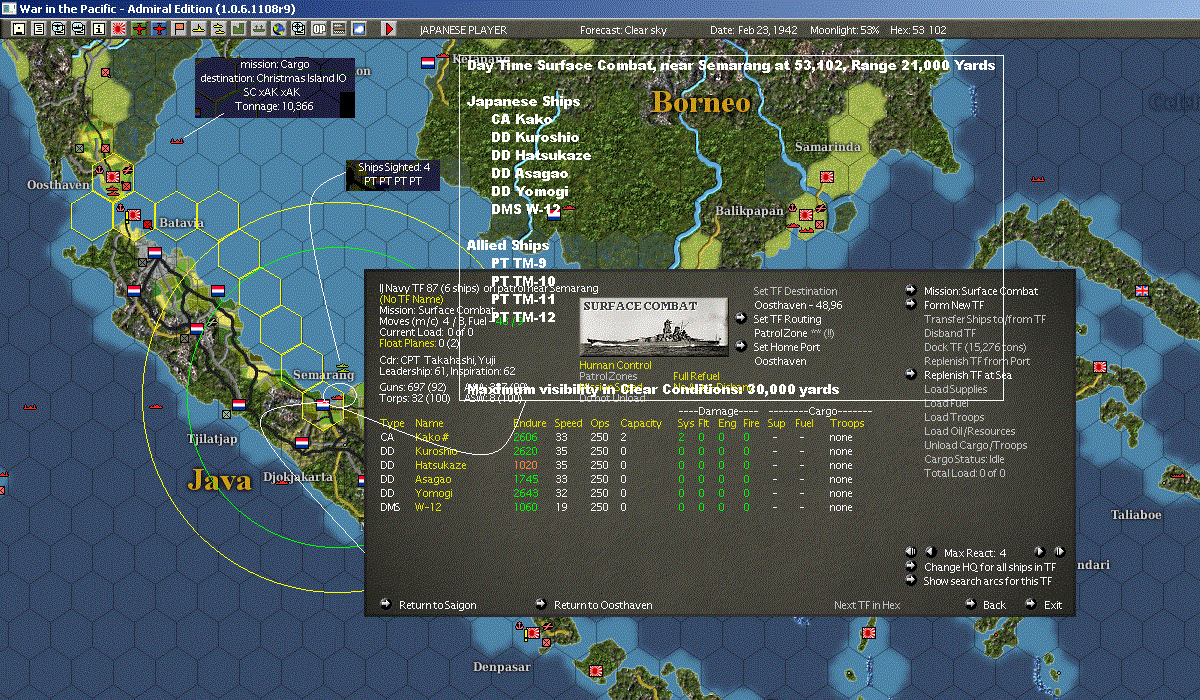The image size is (1200, 700).
Task: Select minesweeper W-12 in ship list
Action: tap(428, 508)
